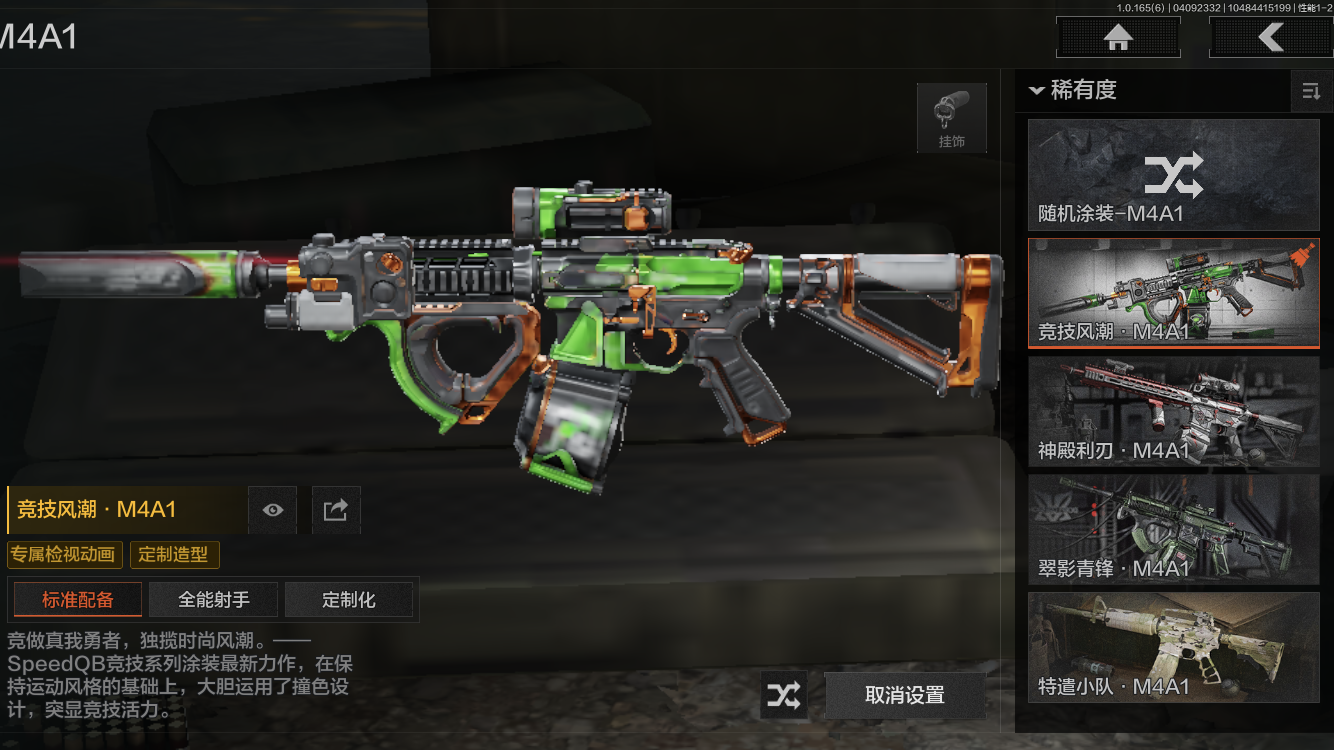Toggle the shuffle icon beside 取消设置
1334x750 pixels.
pos(784,695)
